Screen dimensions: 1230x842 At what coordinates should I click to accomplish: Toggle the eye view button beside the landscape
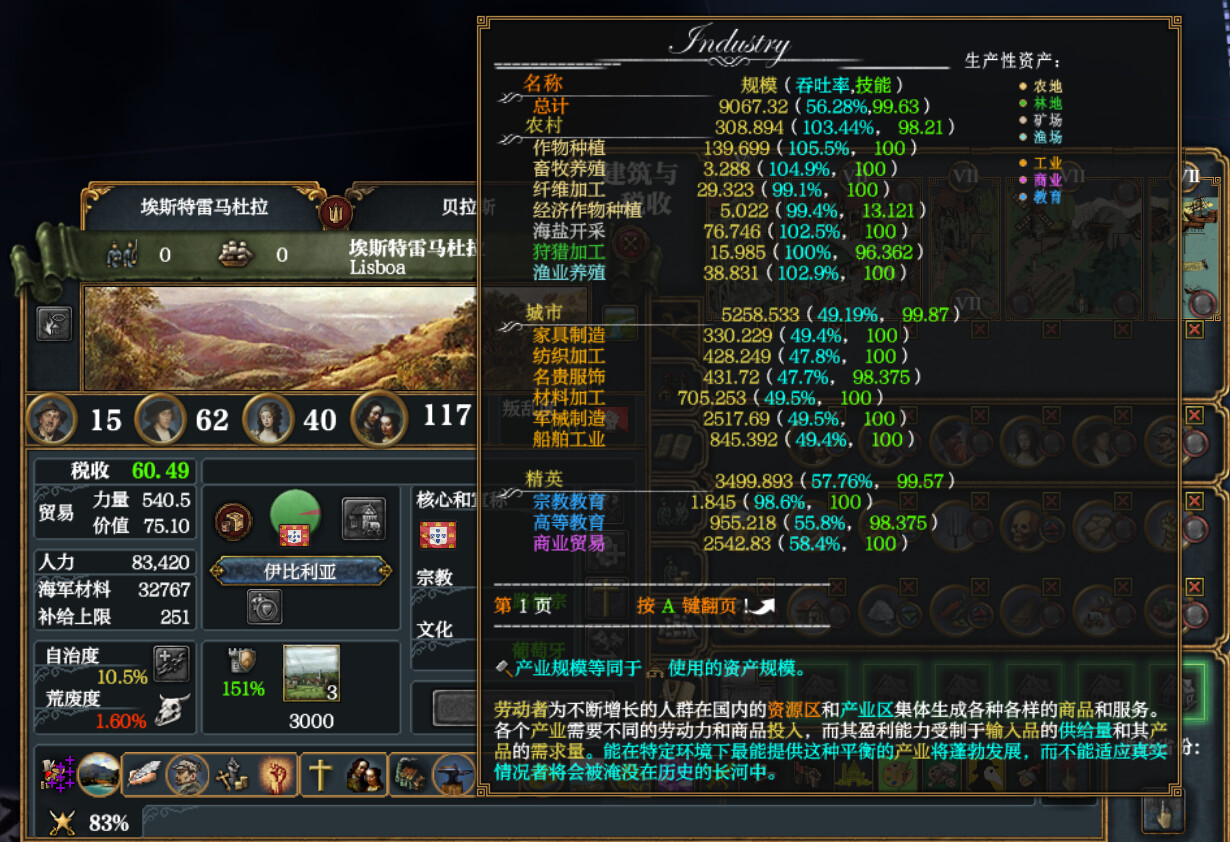tap(54, 323)
